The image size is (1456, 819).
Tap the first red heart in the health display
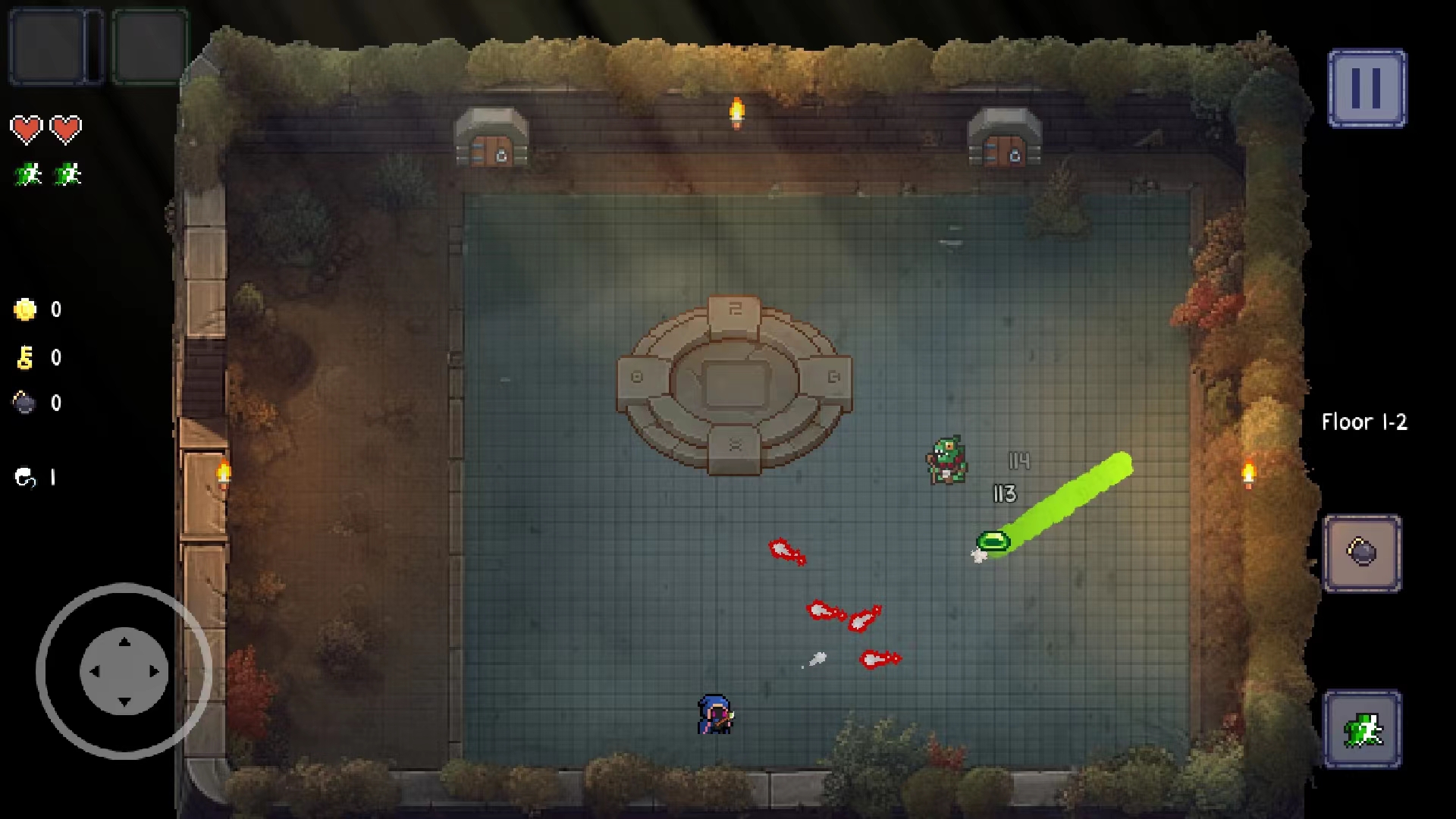tap(27, 129)
